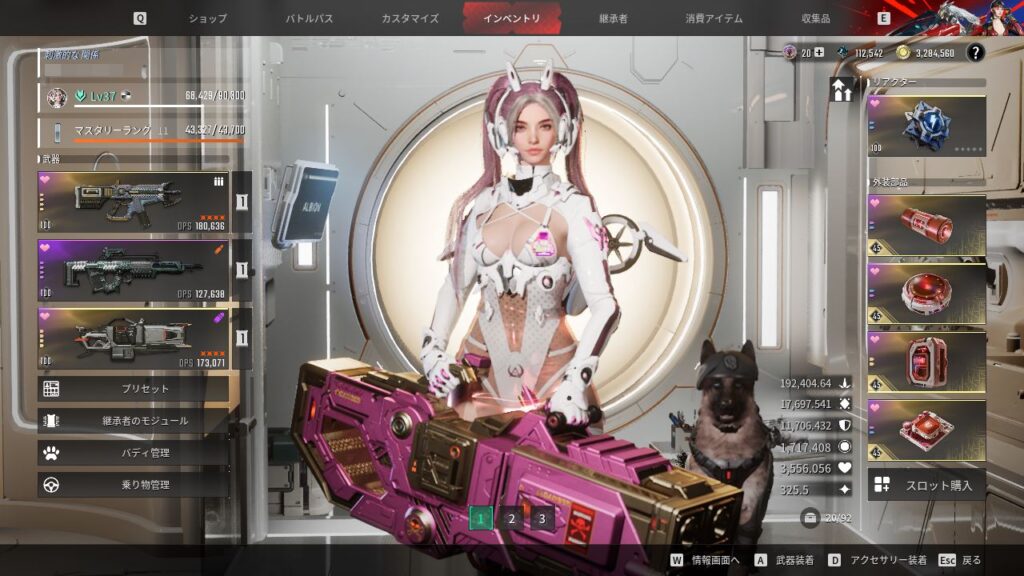Switch to loadout preset 3
Screen dimensions: 1024x576
pos(542,518)
